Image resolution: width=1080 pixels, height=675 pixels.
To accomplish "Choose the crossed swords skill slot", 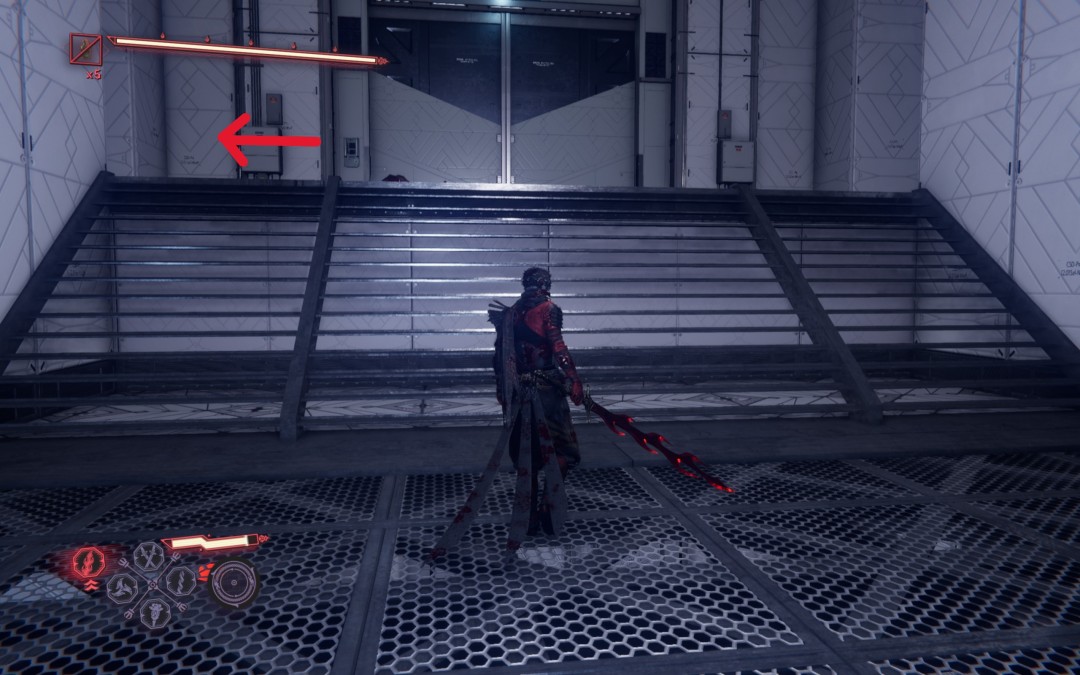I will coord(148,555).
